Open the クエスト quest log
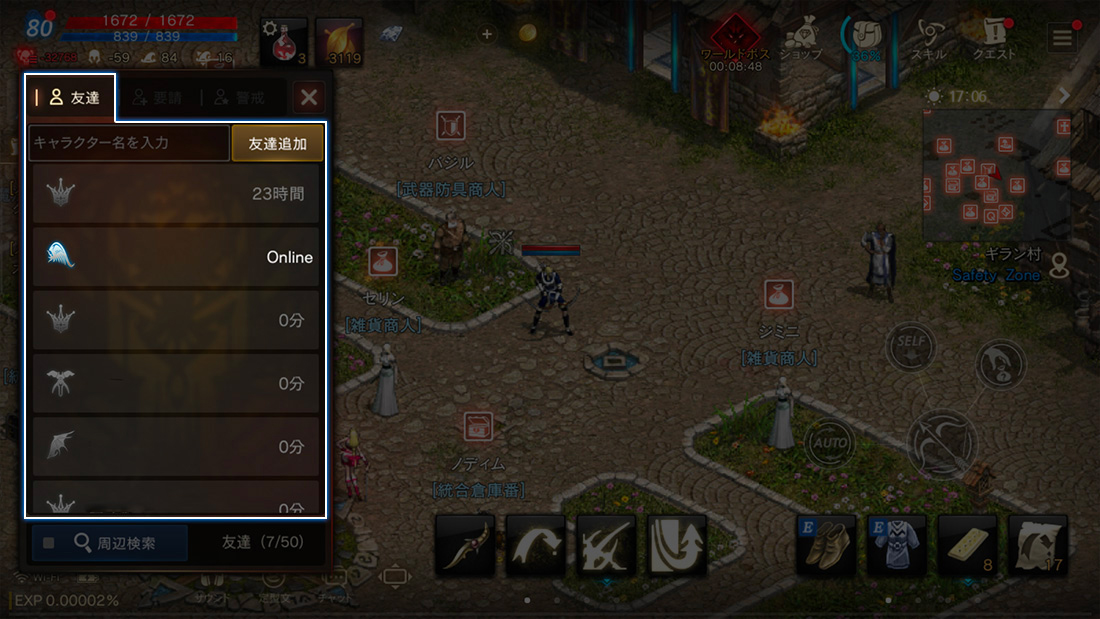 pos(994,40)
